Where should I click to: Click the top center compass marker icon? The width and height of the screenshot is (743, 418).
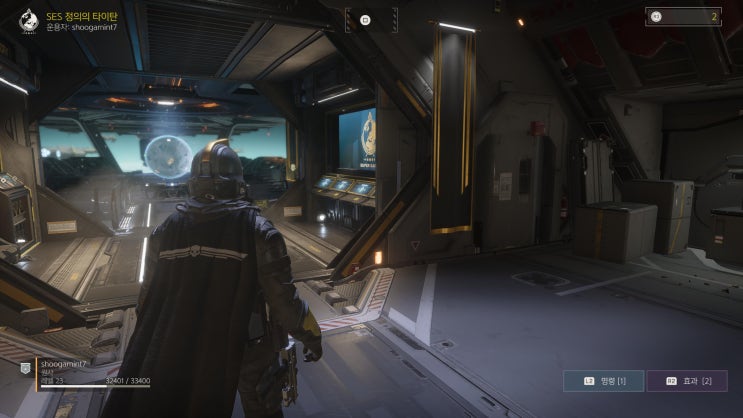365,19
